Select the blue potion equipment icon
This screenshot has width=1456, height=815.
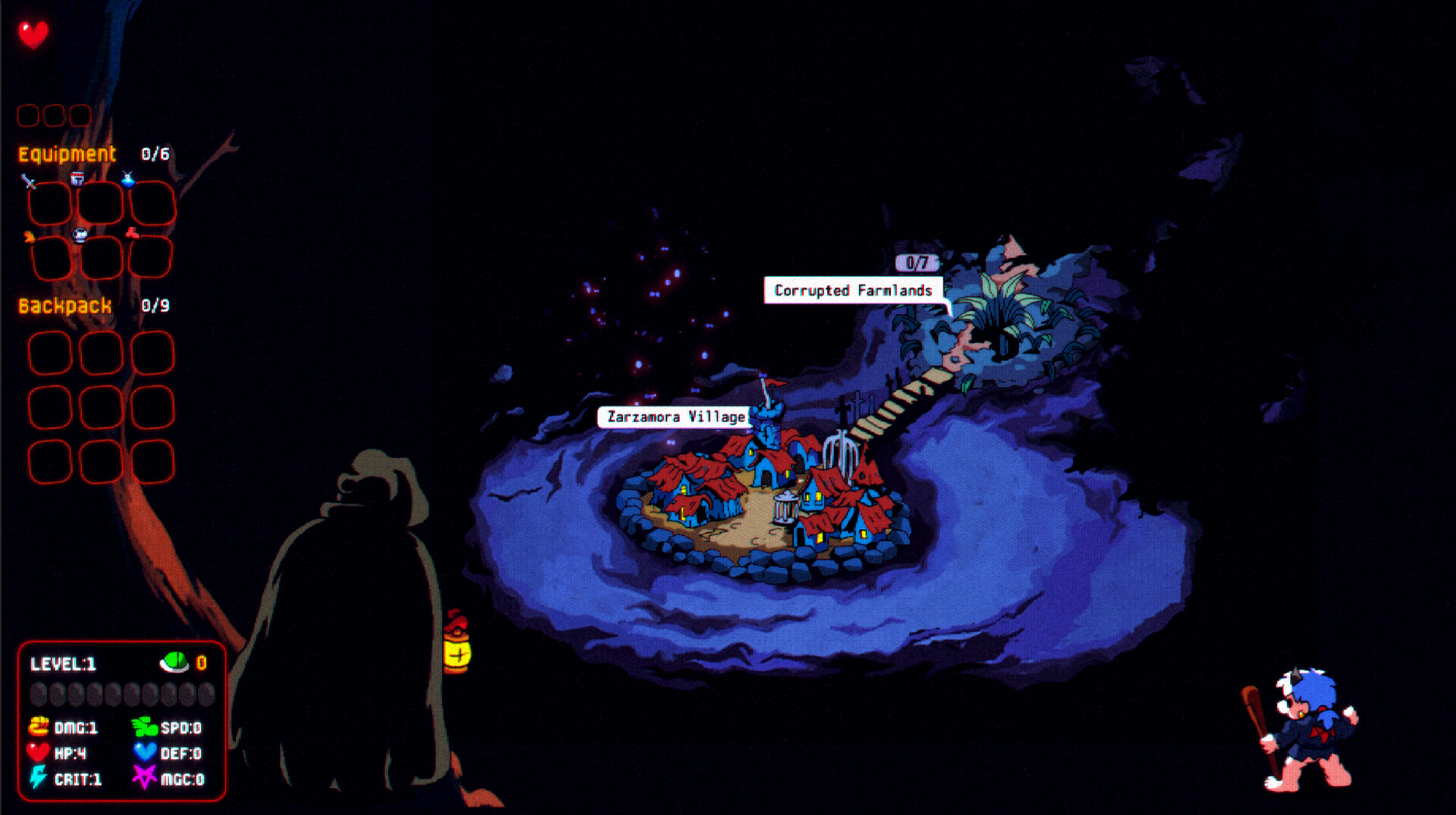pos(128,180)
